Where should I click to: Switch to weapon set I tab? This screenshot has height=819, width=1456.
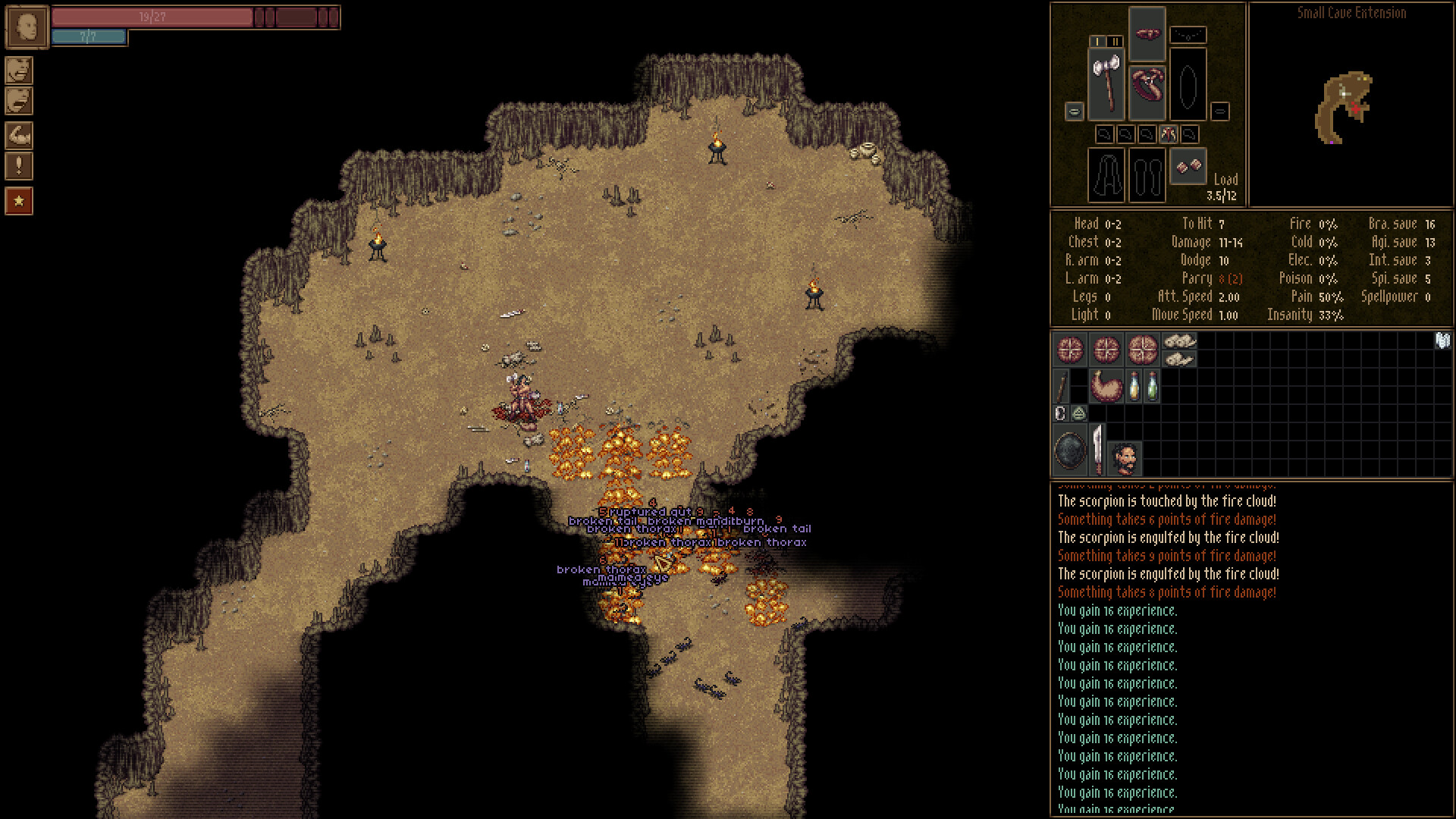tap(1097, 41)
